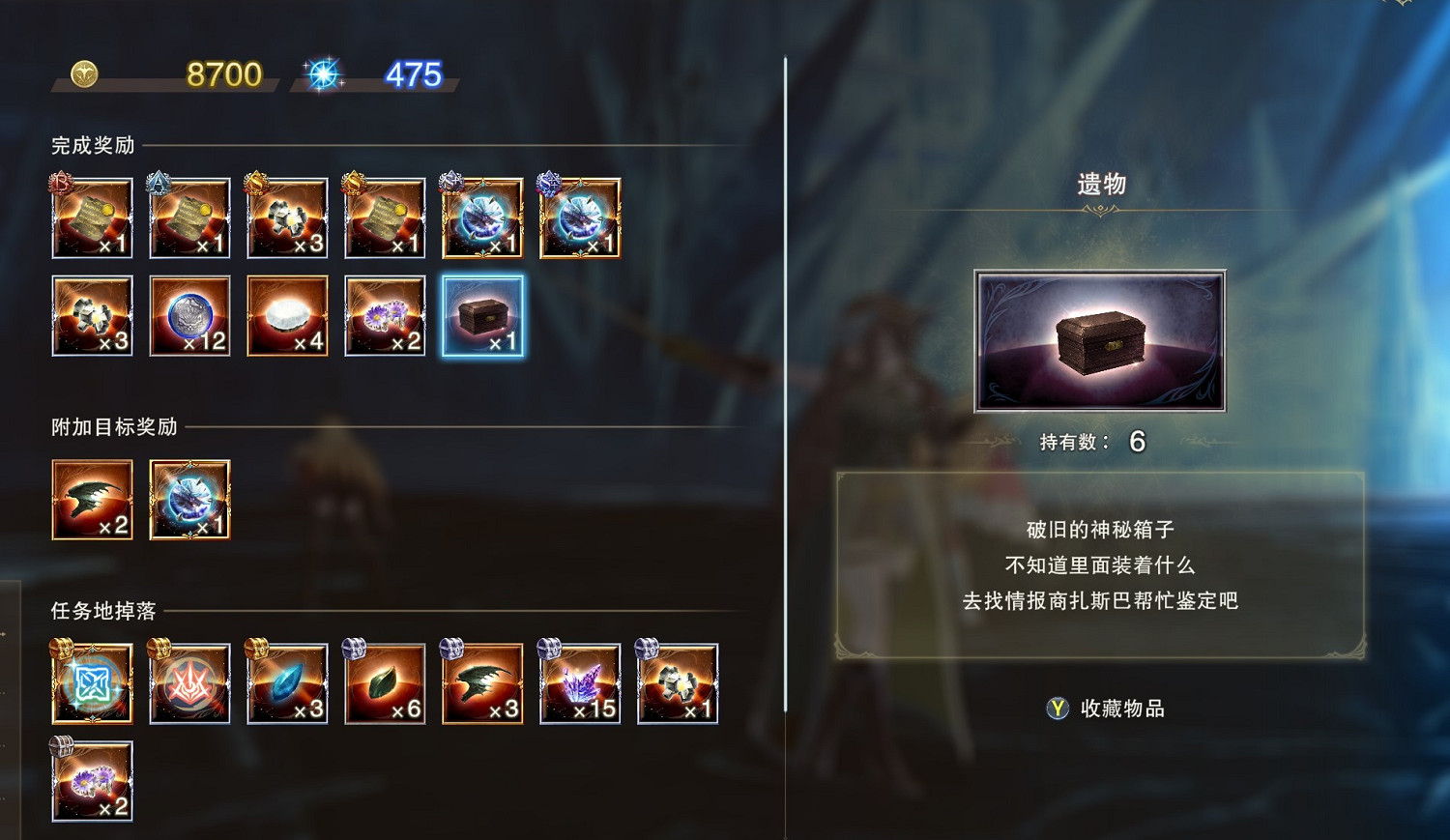Select the blue dragon orb S+ reward
The height and width of the screenshot is (840, 1450).
(482, 217)
